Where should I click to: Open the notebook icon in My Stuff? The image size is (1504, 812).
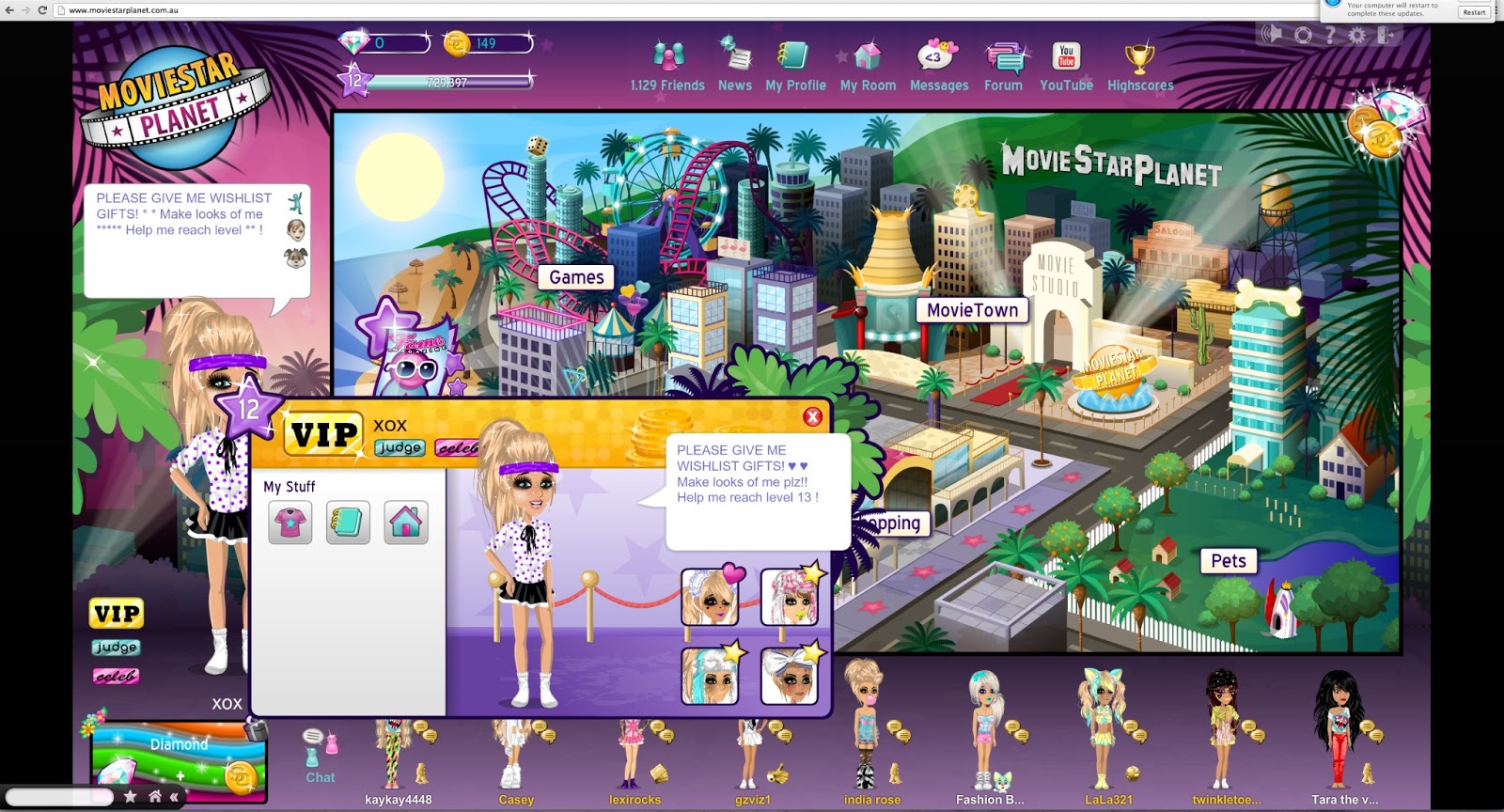click(348, 523)
